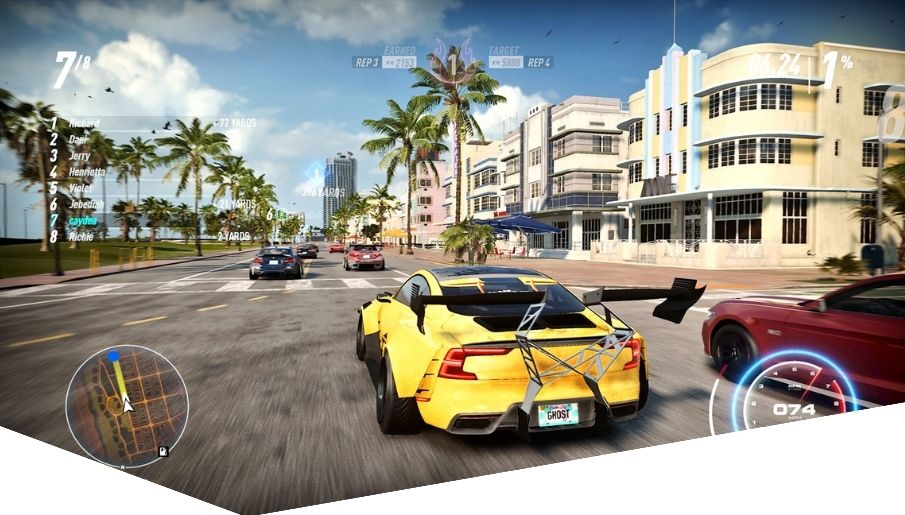Pick Richie at the bottom of standings

[x=82, y=236]
